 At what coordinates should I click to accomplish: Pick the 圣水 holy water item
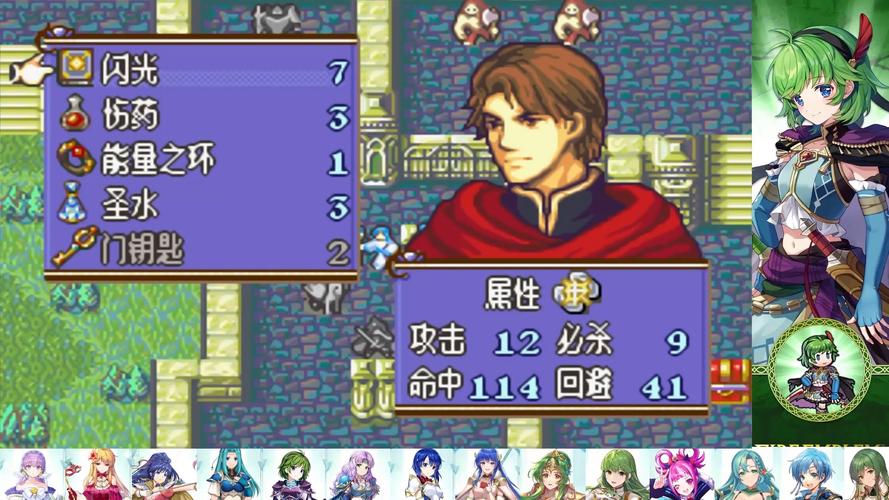pyautogui.click(x=130, y=205)
